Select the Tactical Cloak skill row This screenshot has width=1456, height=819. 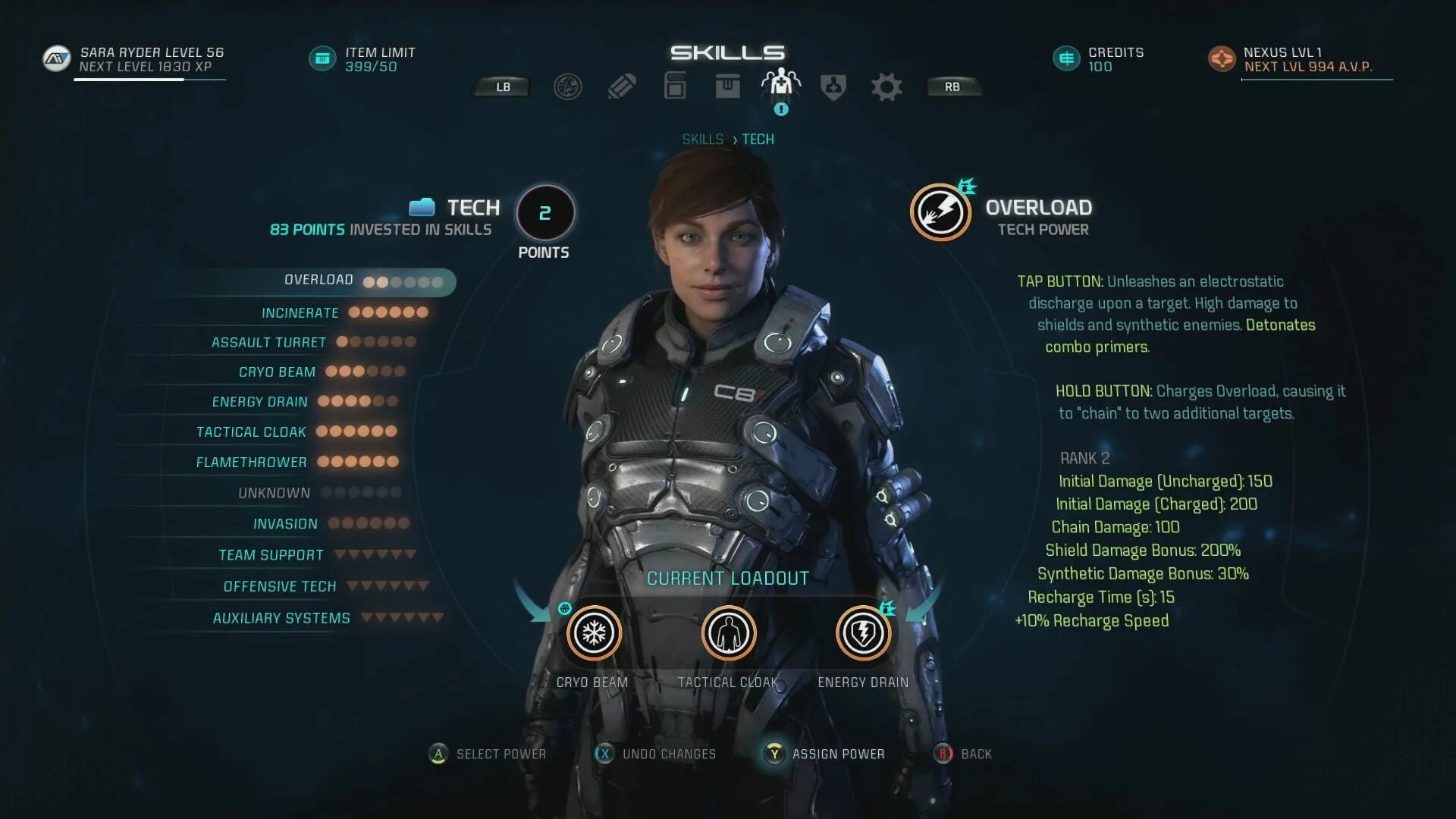tap(251, 432)
